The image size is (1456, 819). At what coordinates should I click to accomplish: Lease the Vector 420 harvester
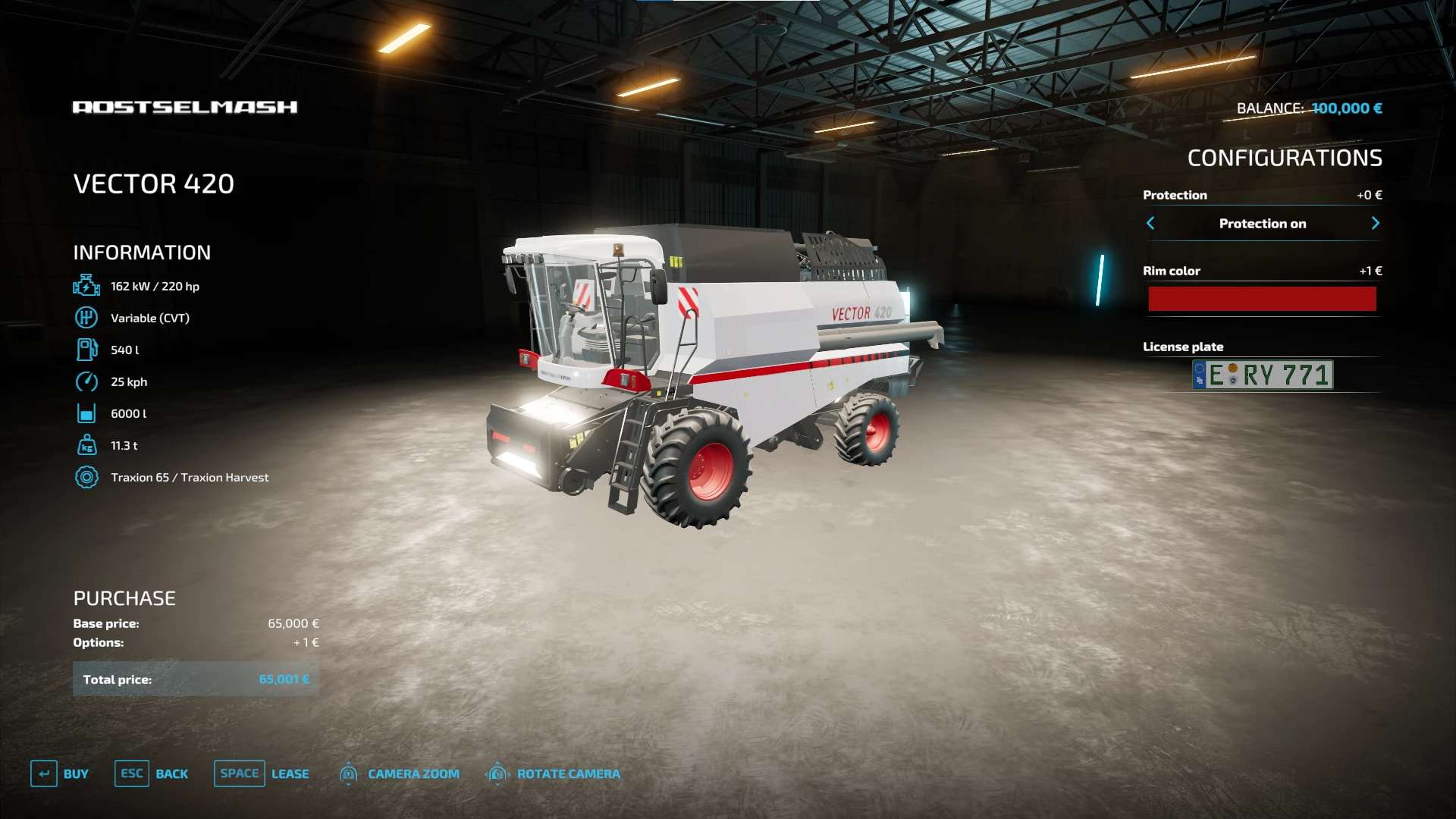point(262,773)
